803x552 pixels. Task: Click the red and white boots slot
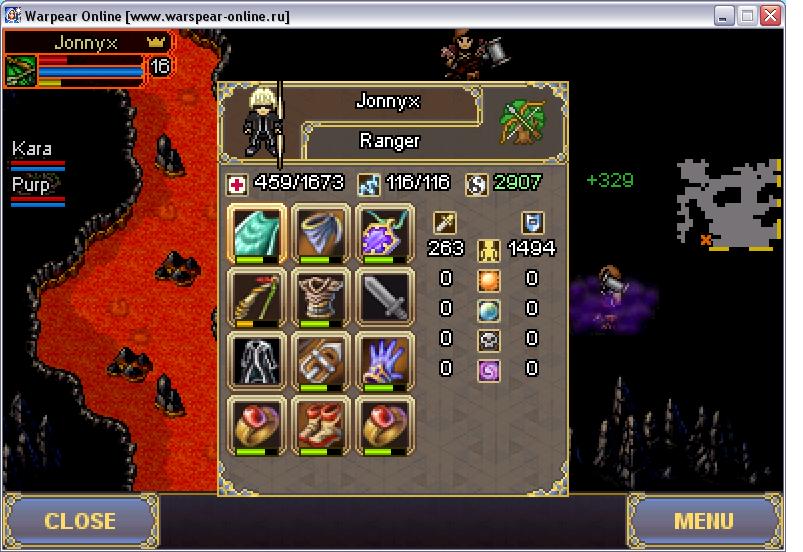click(320, 424)
